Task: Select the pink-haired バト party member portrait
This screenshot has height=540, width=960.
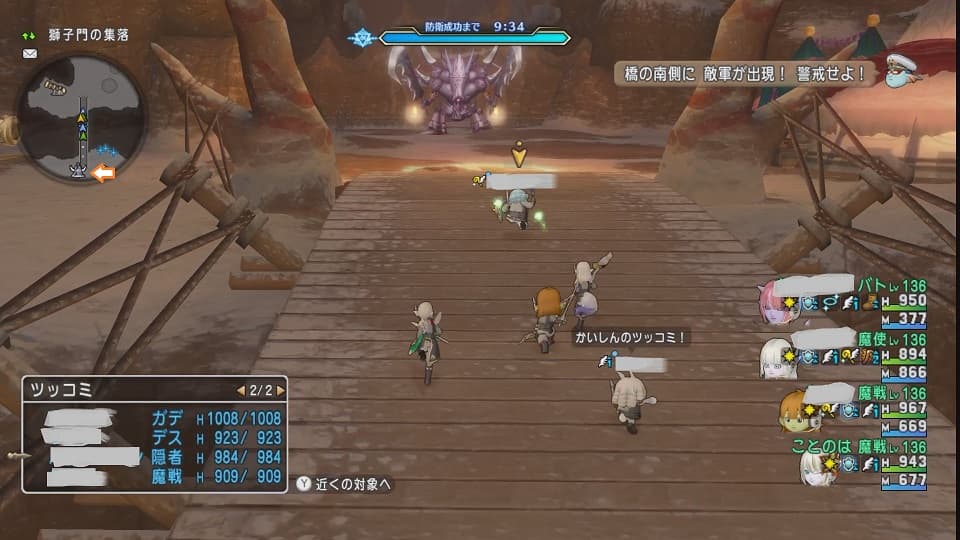Action: (x=779, y=302)
